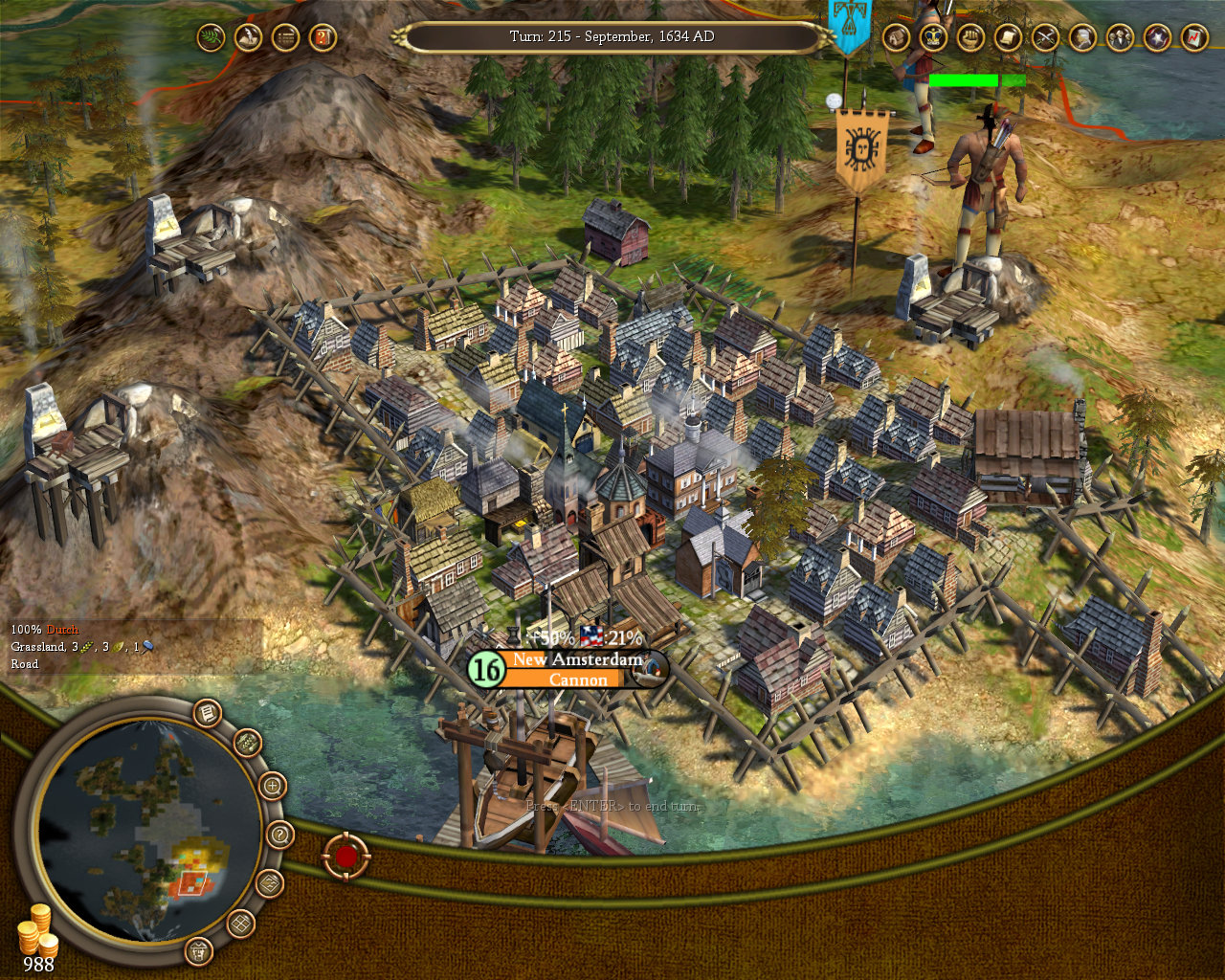Click the red end turn button
This screenshot has height=980, width=1225.
(345, 857)
